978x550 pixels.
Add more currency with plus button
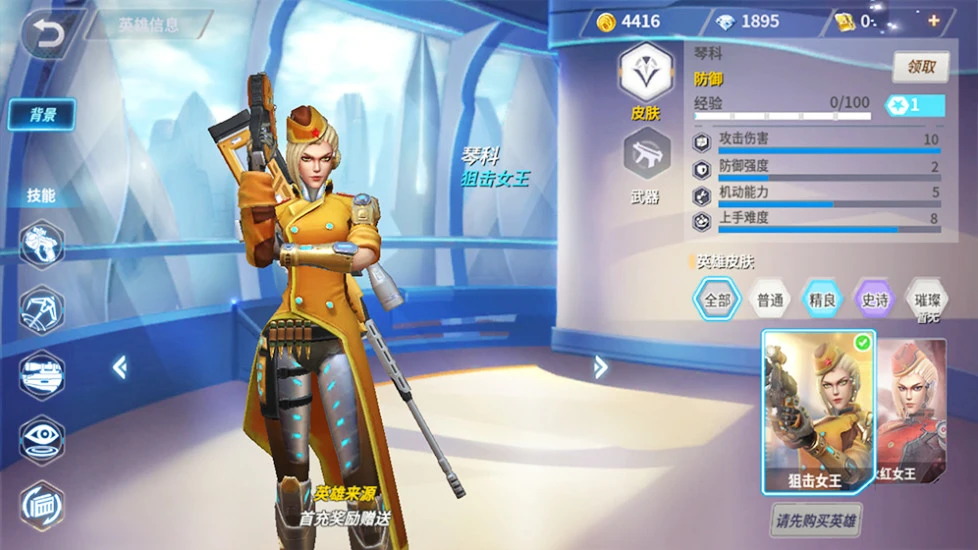933,21
